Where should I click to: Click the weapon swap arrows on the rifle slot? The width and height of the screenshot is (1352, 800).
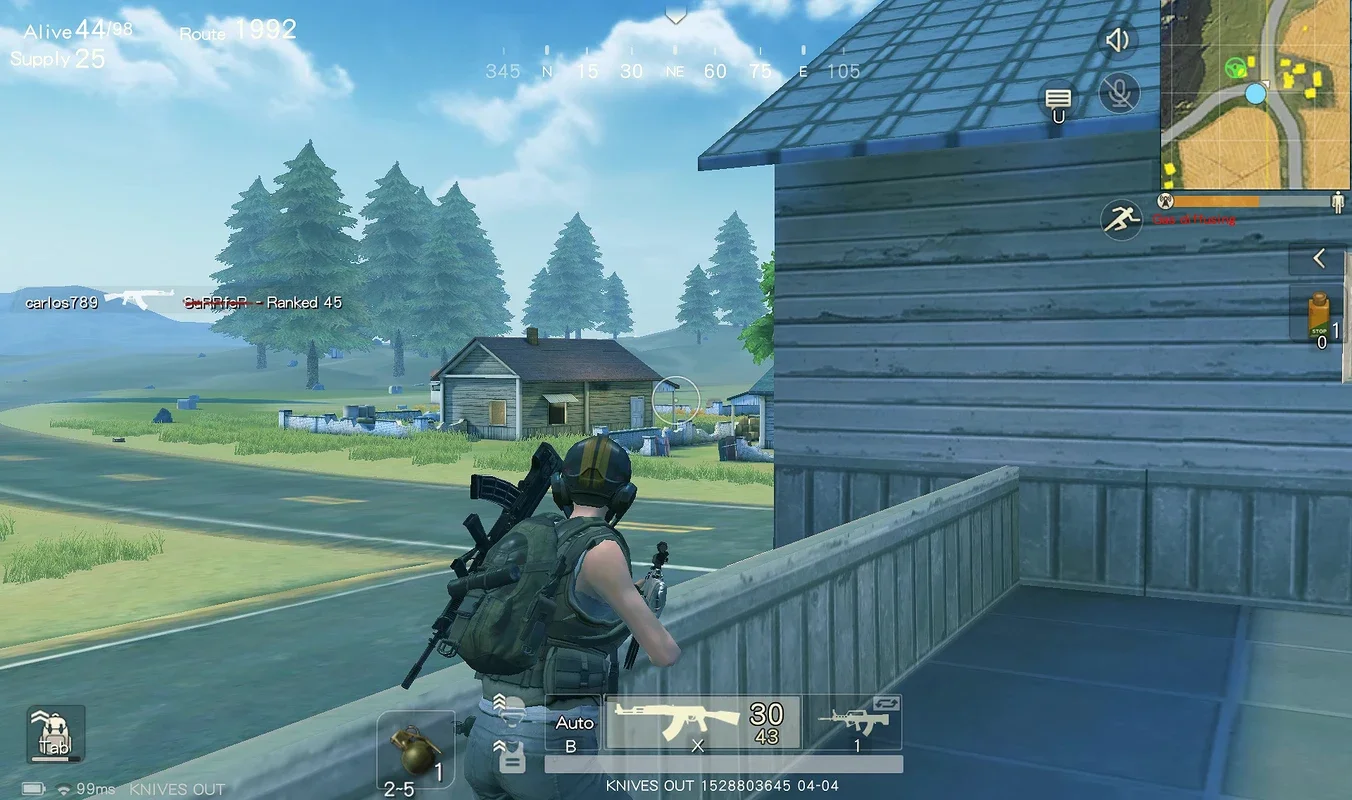point(885,704)
